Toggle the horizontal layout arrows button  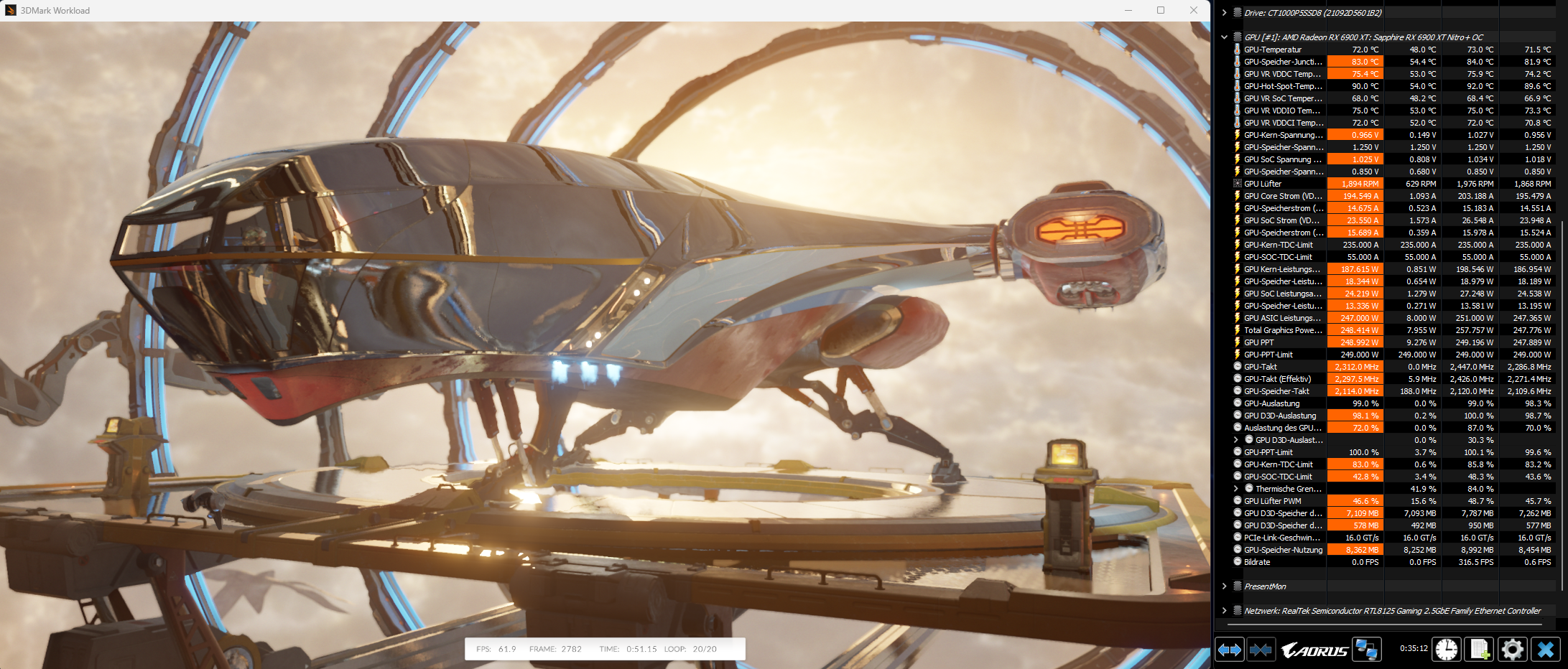tap(1230, 649)
